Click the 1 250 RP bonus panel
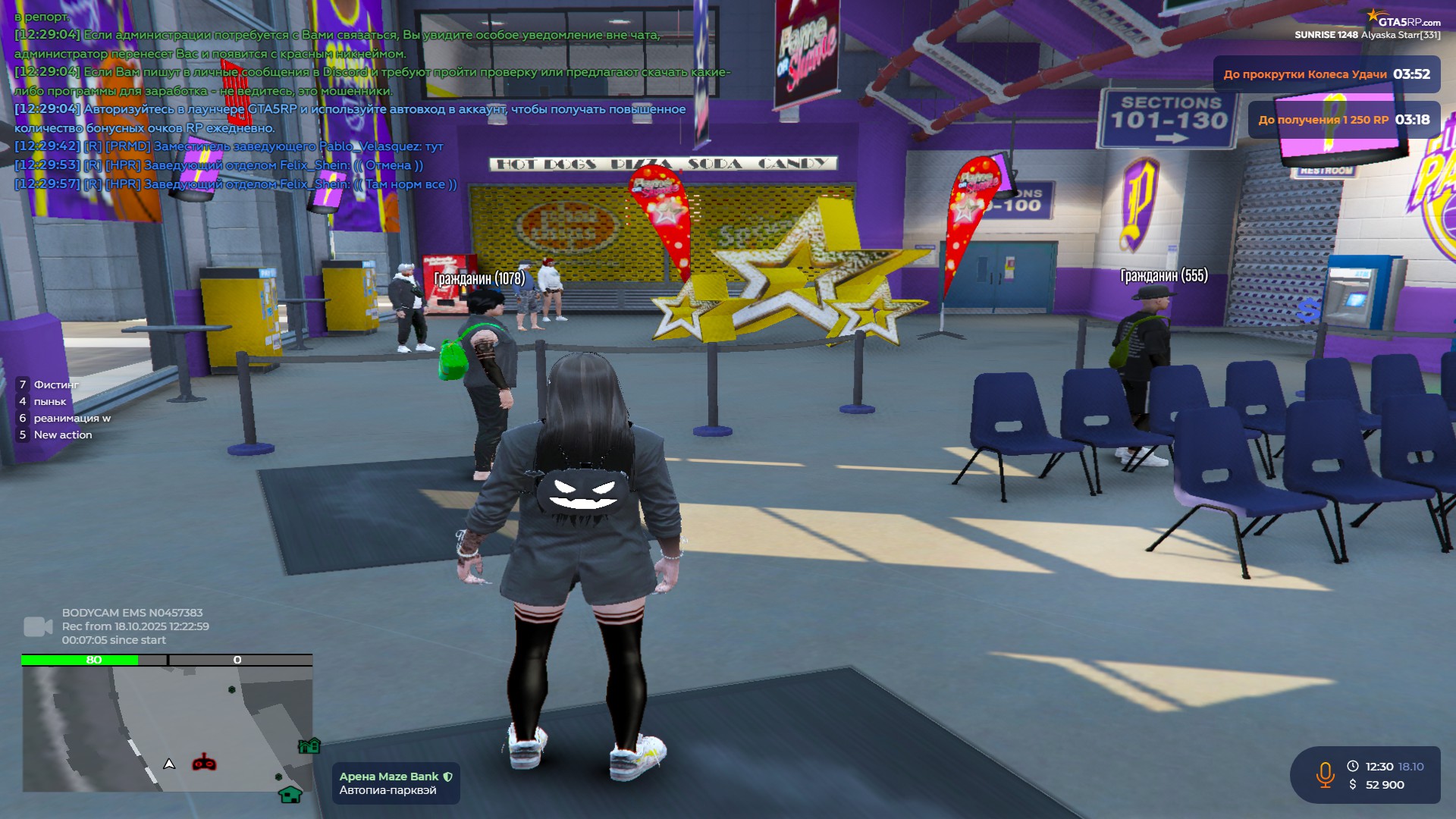Viewport: 1456px width, 819px height. (1343, 120)
